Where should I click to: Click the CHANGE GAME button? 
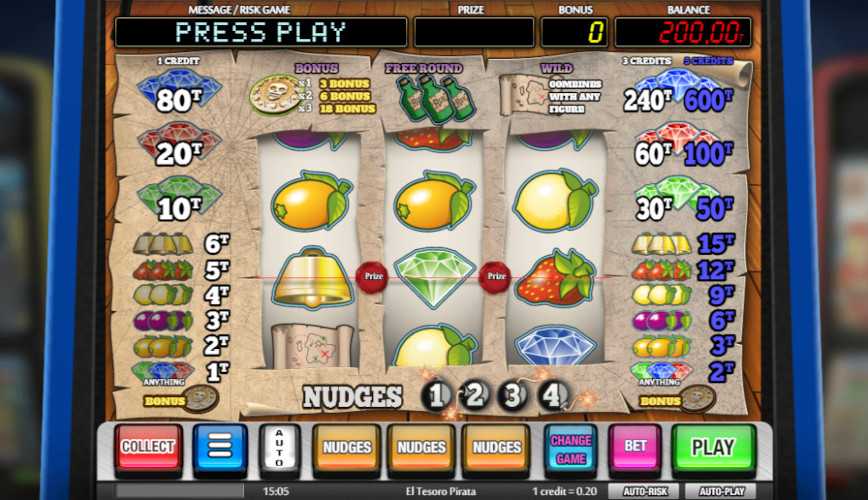pos(570,447)
